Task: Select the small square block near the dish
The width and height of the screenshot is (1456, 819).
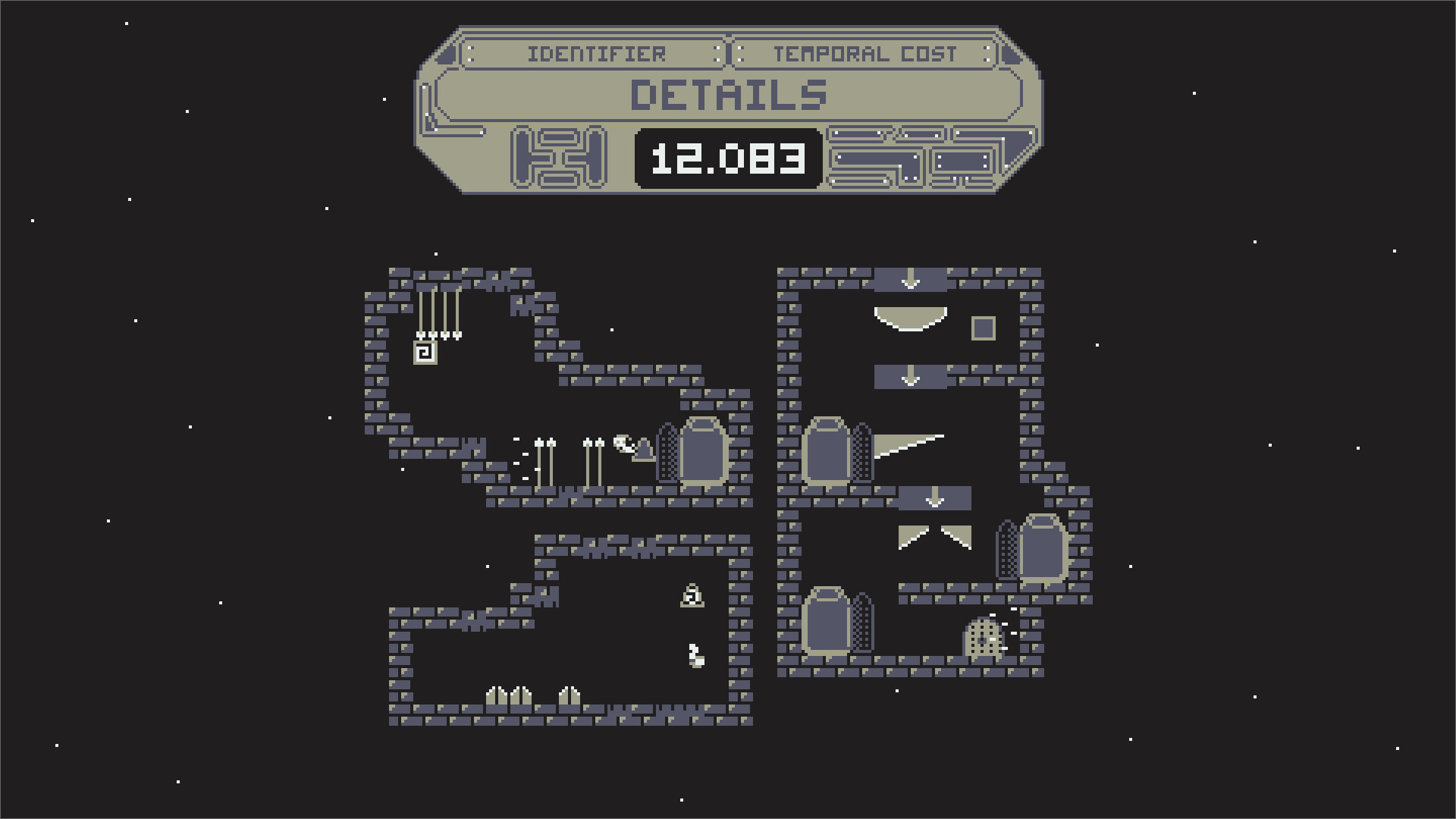Action: point(982,328)
